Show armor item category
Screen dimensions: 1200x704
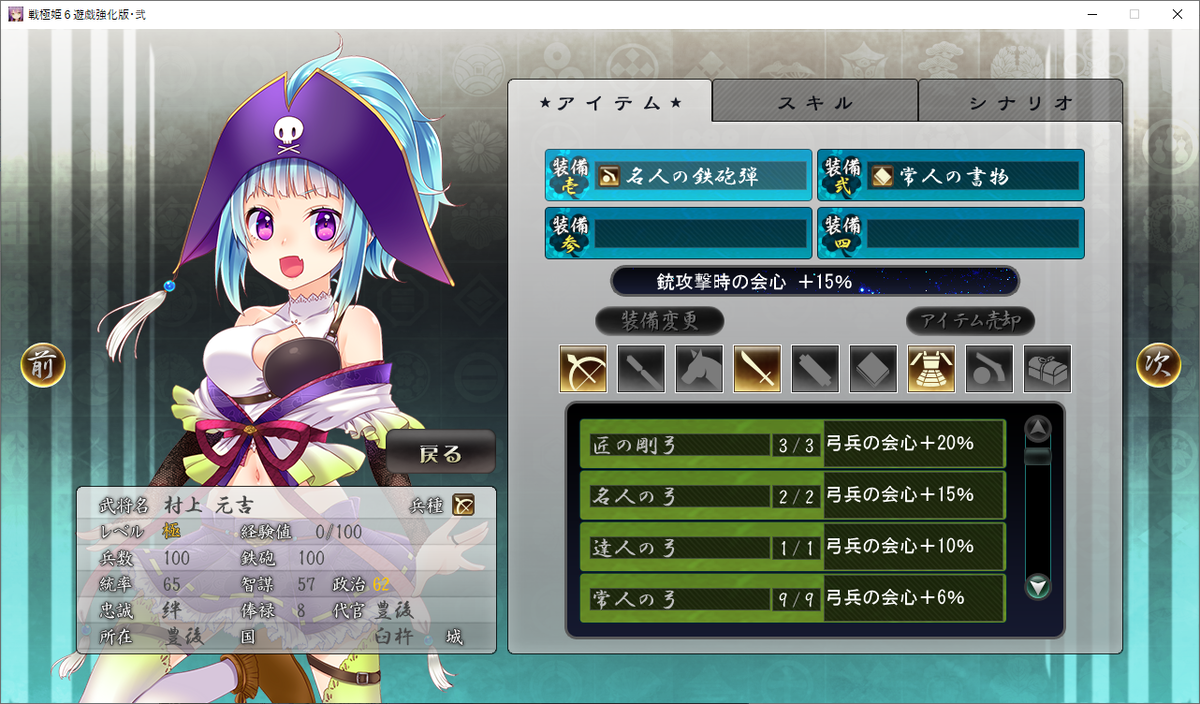point(931,369)
